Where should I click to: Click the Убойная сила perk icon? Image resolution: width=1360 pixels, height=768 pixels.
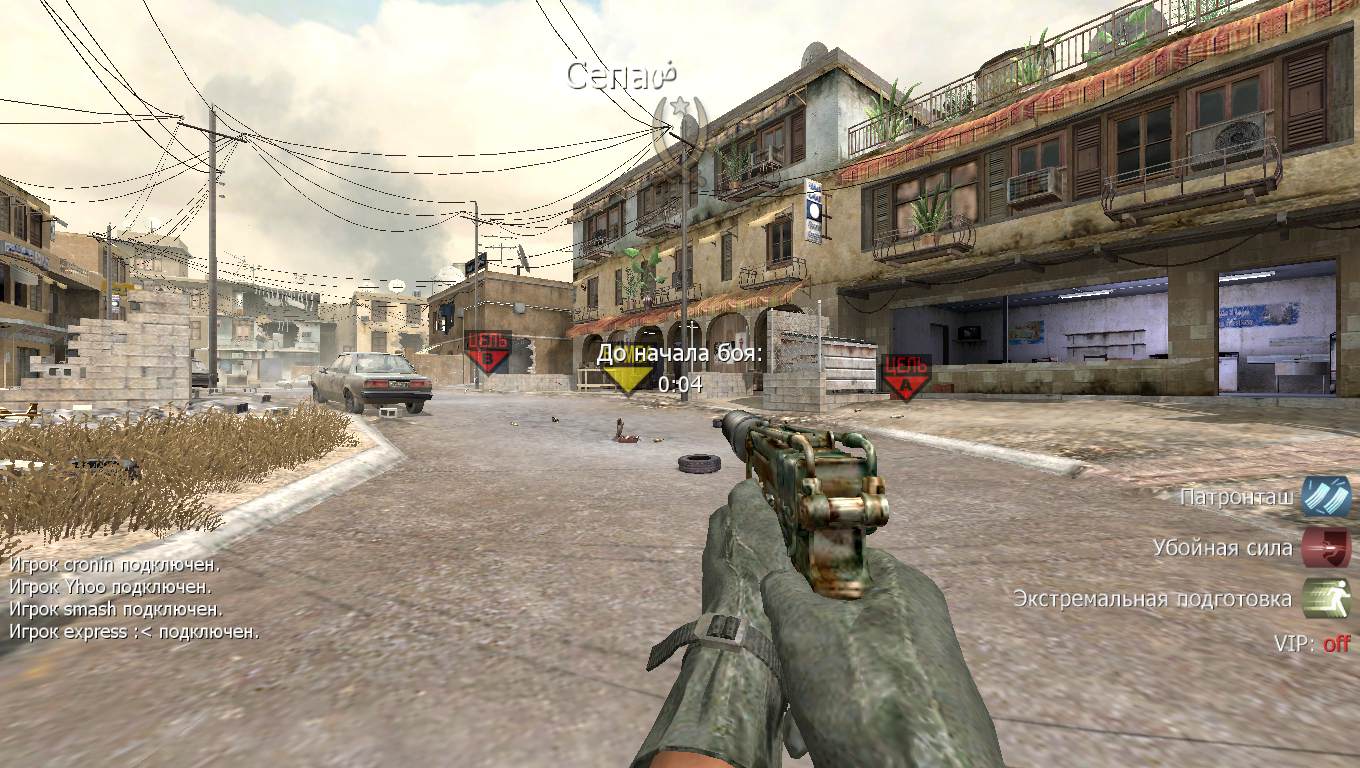click(x=1326, y=548)
